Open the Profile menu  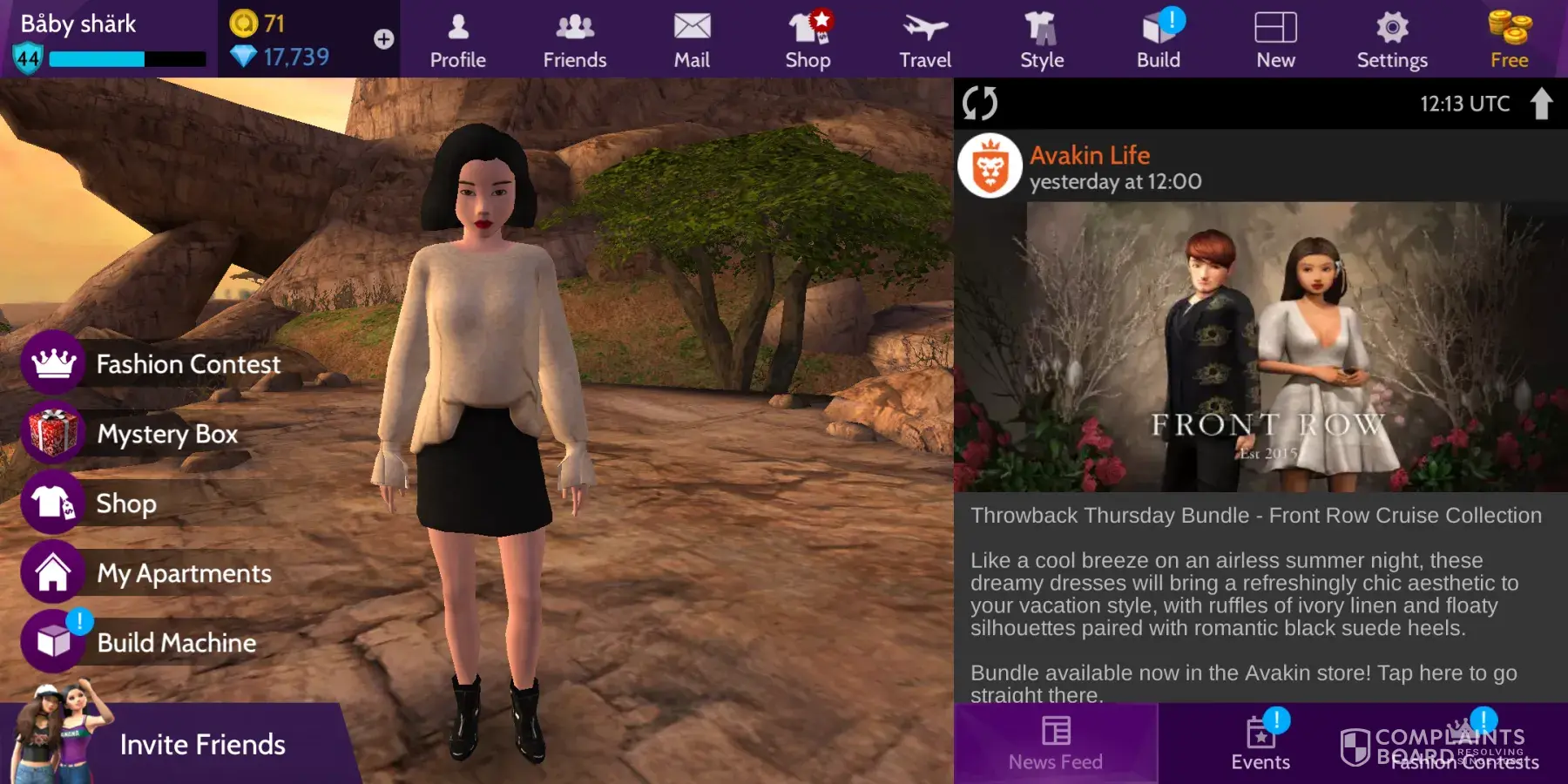(457, 40)
